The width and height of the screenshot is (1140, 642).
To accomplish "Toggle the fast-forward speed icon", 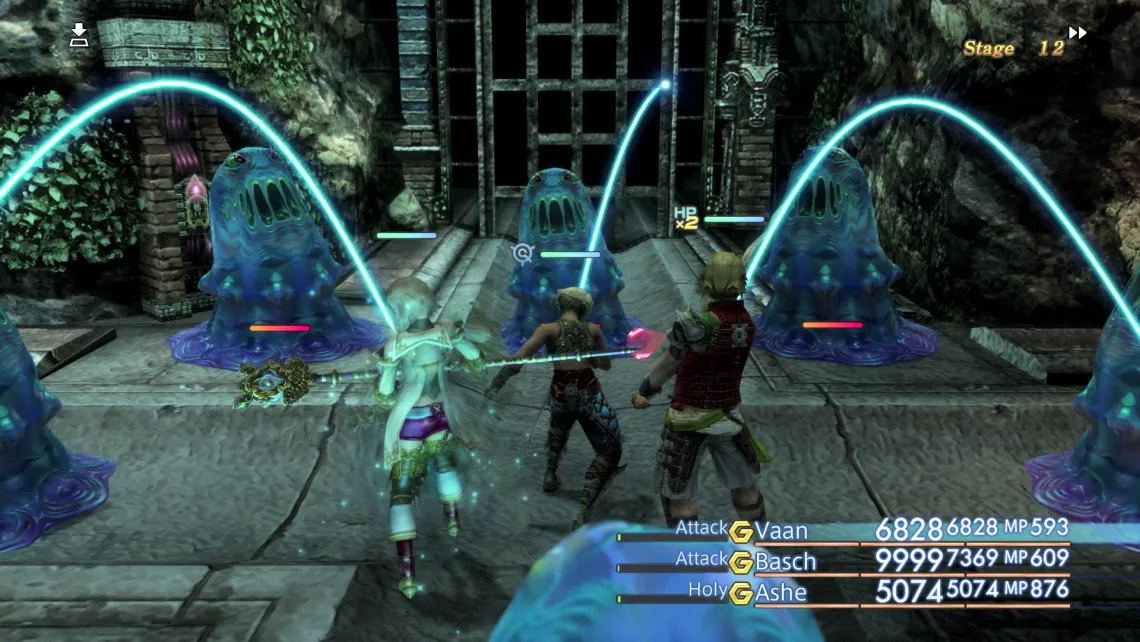I will [x=1077, y=33].
